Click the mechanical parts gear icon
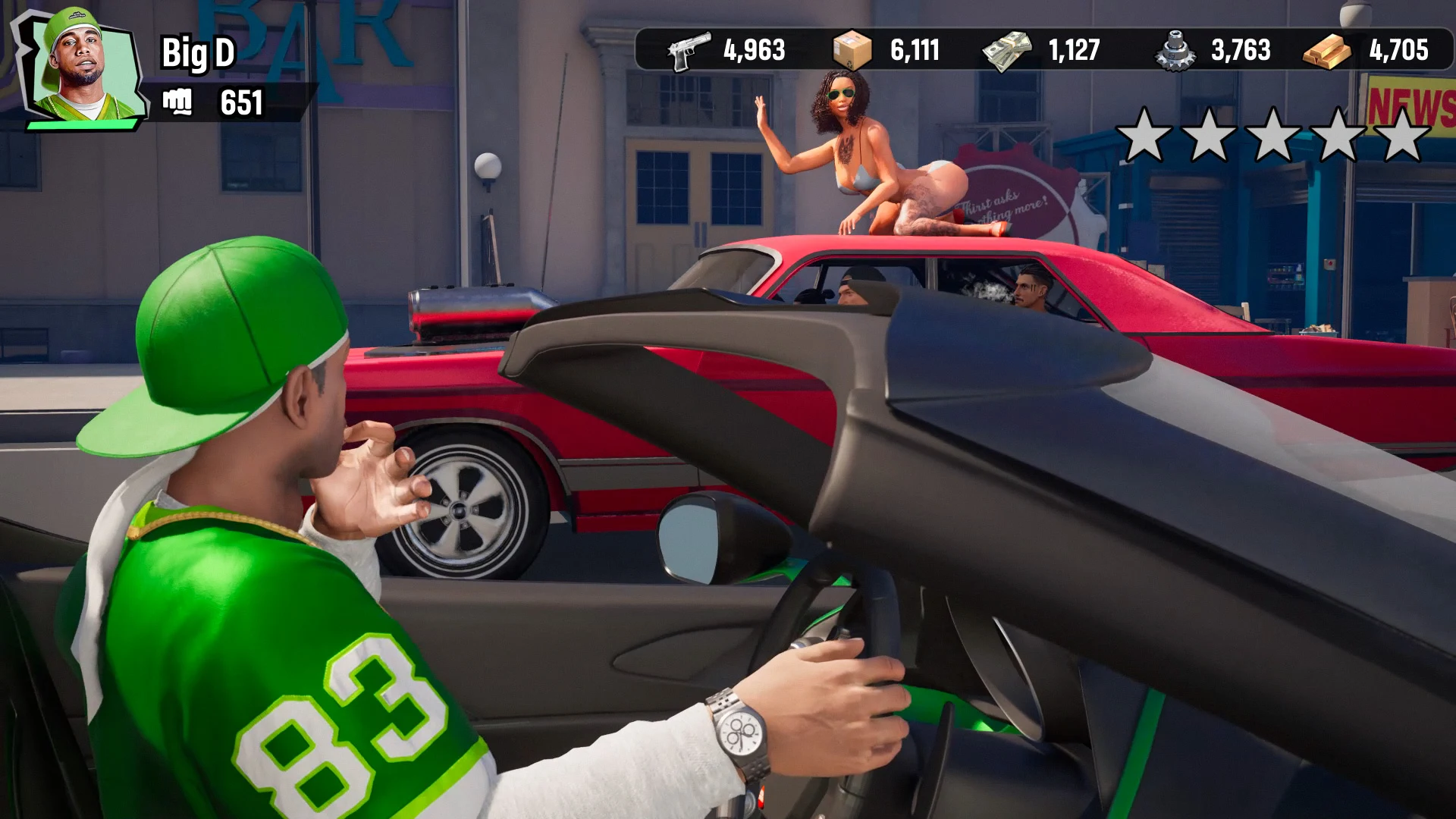The width and height of the screenshot is (1456, 819). [1175, 50]
